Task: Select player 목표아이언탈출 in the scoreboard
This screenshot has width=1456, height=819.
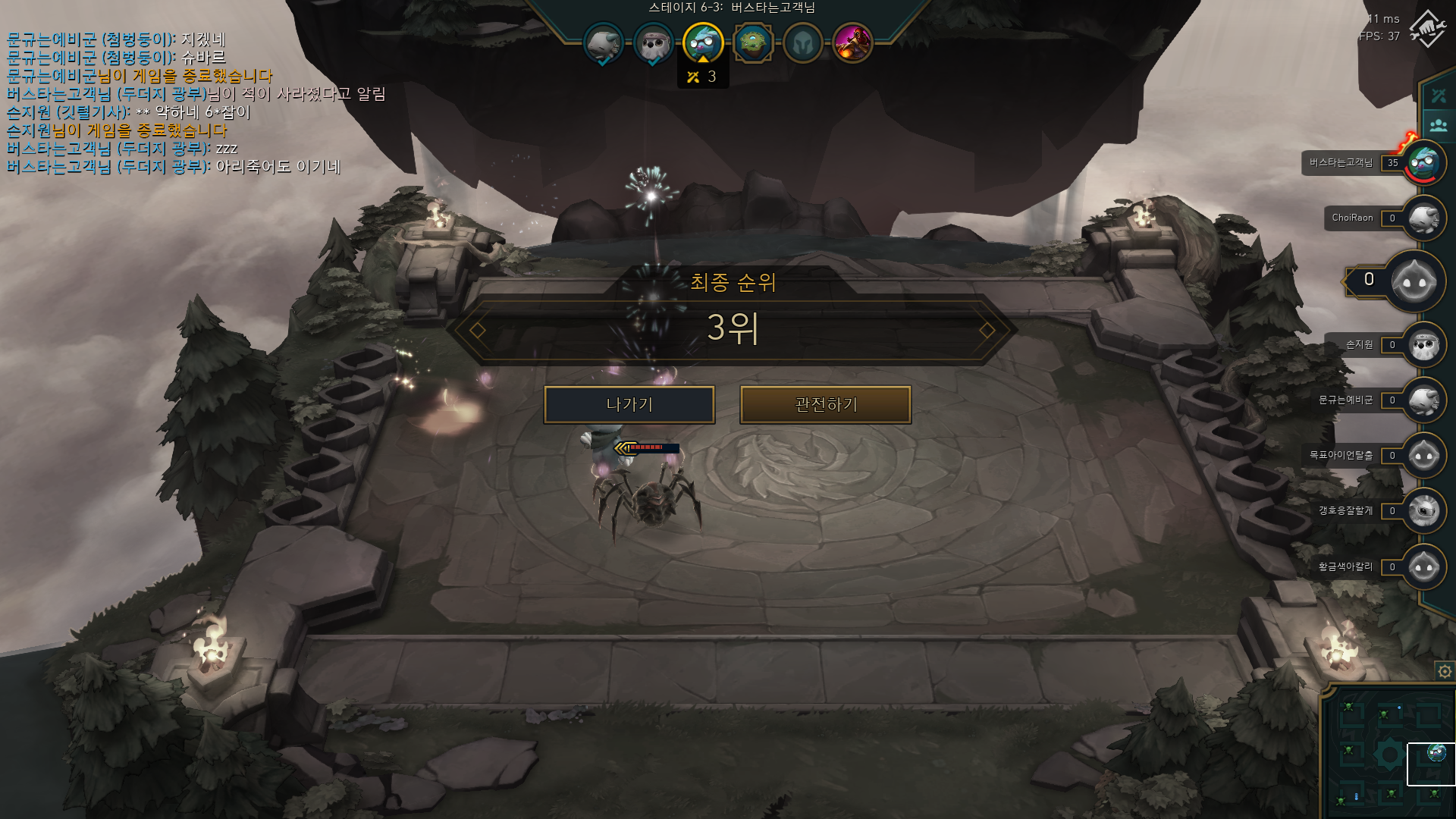Action: [1424, 456]
